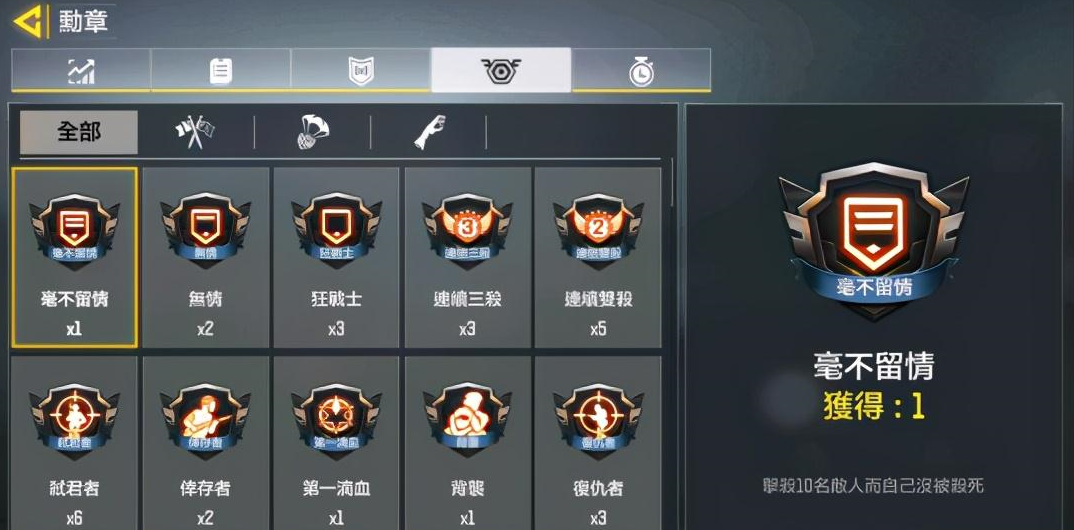Viewport: 1074px width, 530px height.
Task: Select the shield emblem tab
Action: [361, 70]
